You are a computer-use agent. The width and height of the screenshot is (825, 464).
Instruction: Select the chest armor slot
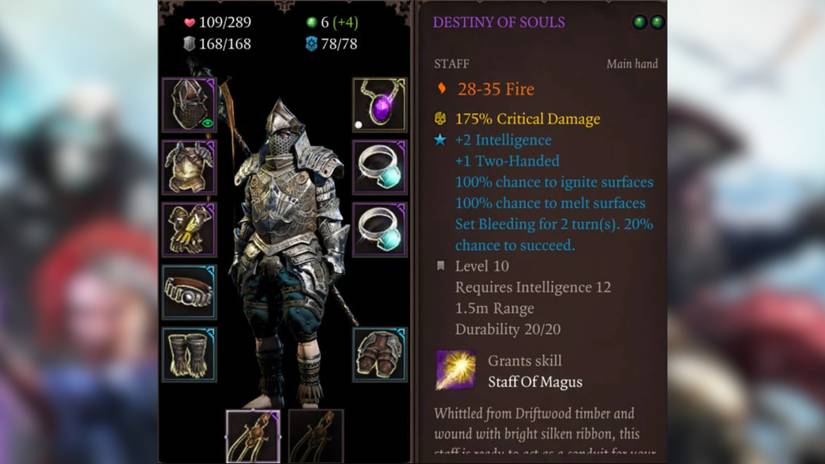(189, 167)
